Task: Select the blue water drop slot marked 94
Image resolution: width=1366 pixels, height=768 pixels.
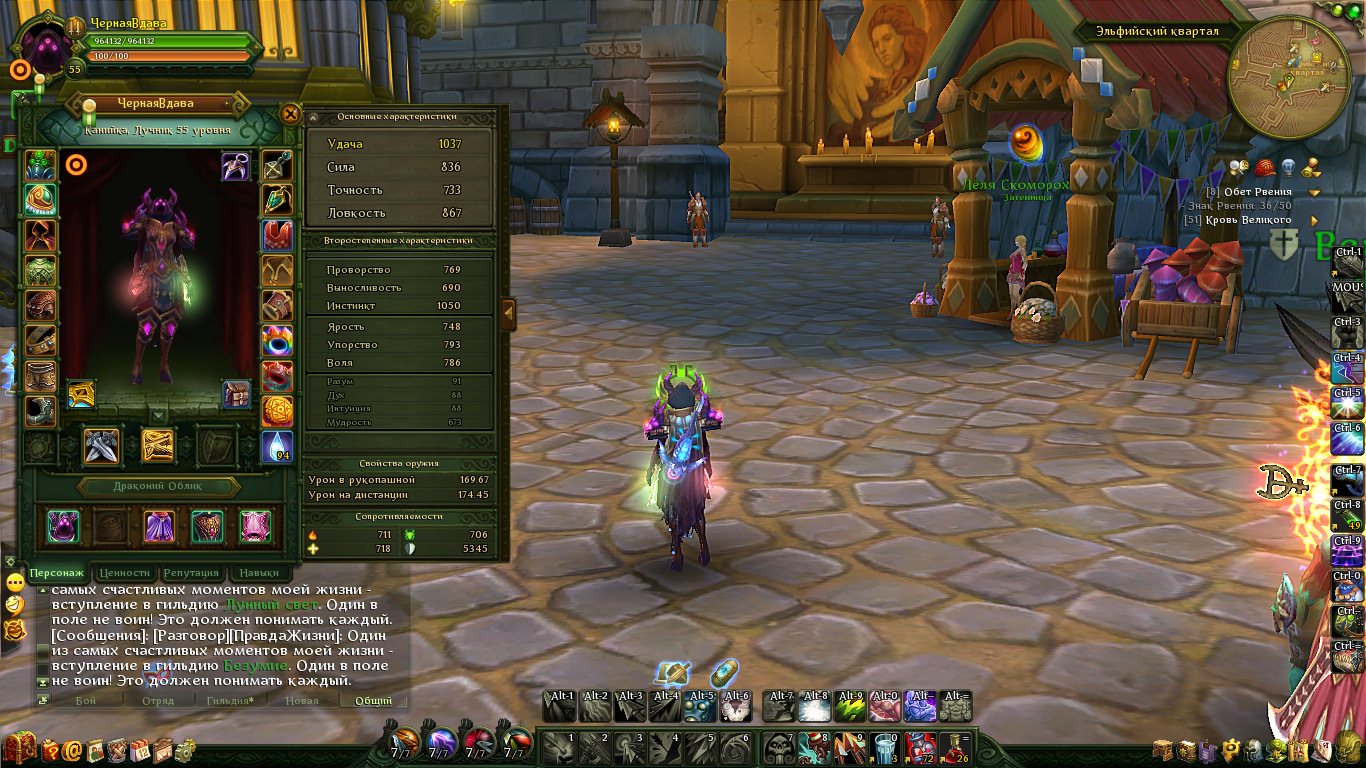Action: click(x=277, y=446)
